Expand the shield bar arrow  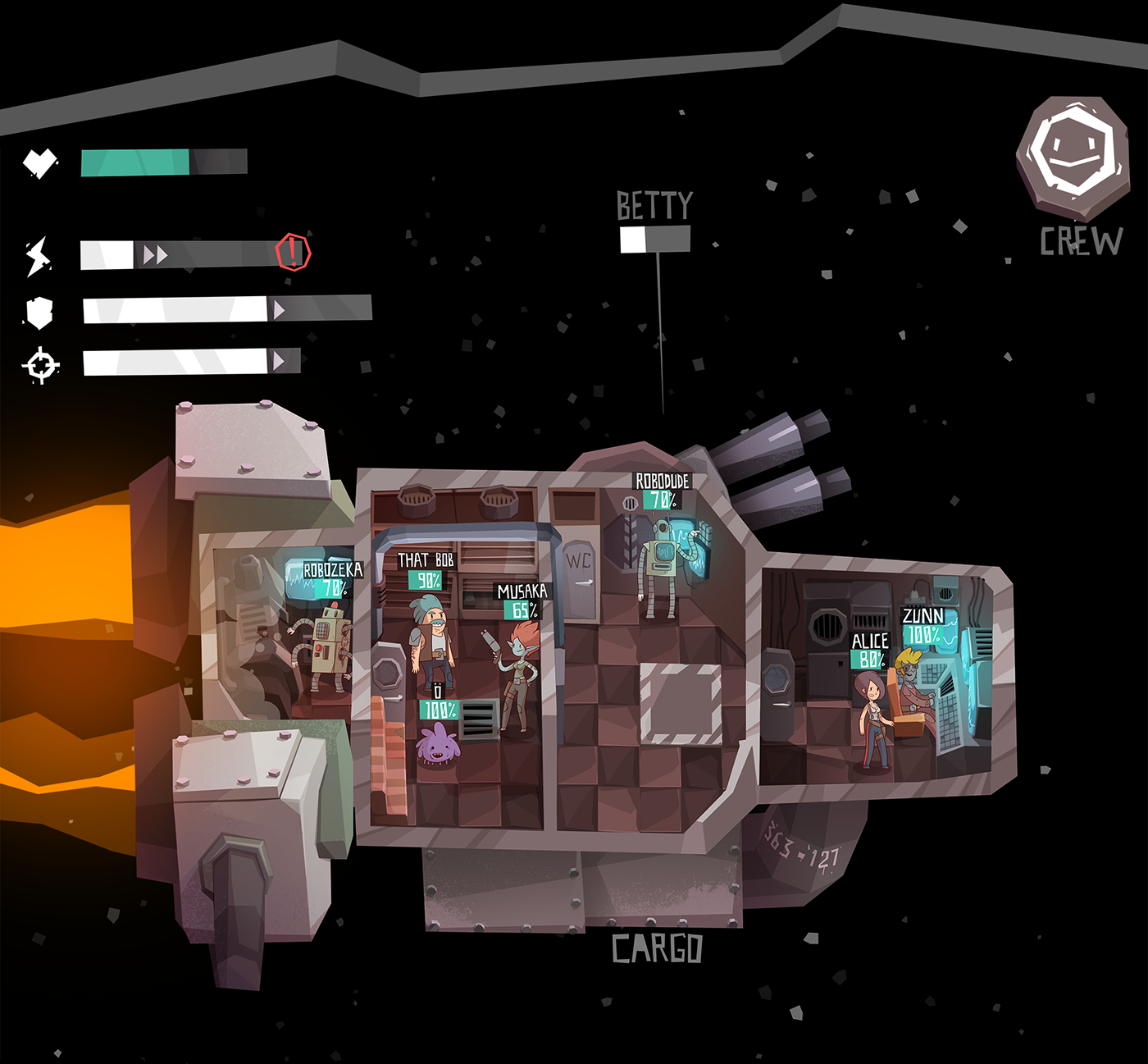point(280,309)
